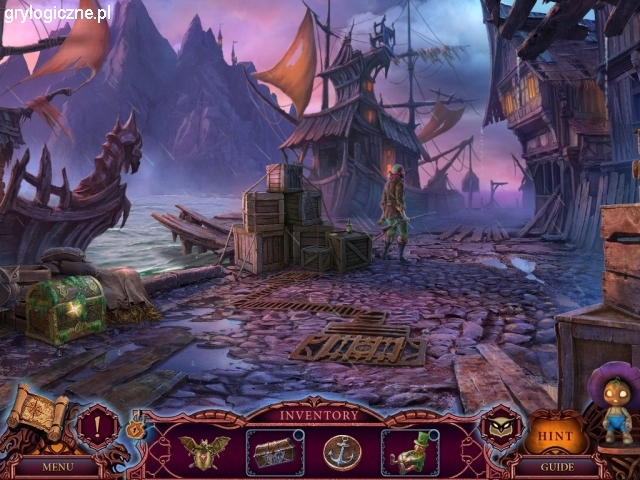Viewport: 640px width, 480px height.
Task: Open the strategy Guide
Action: point(557,466)
